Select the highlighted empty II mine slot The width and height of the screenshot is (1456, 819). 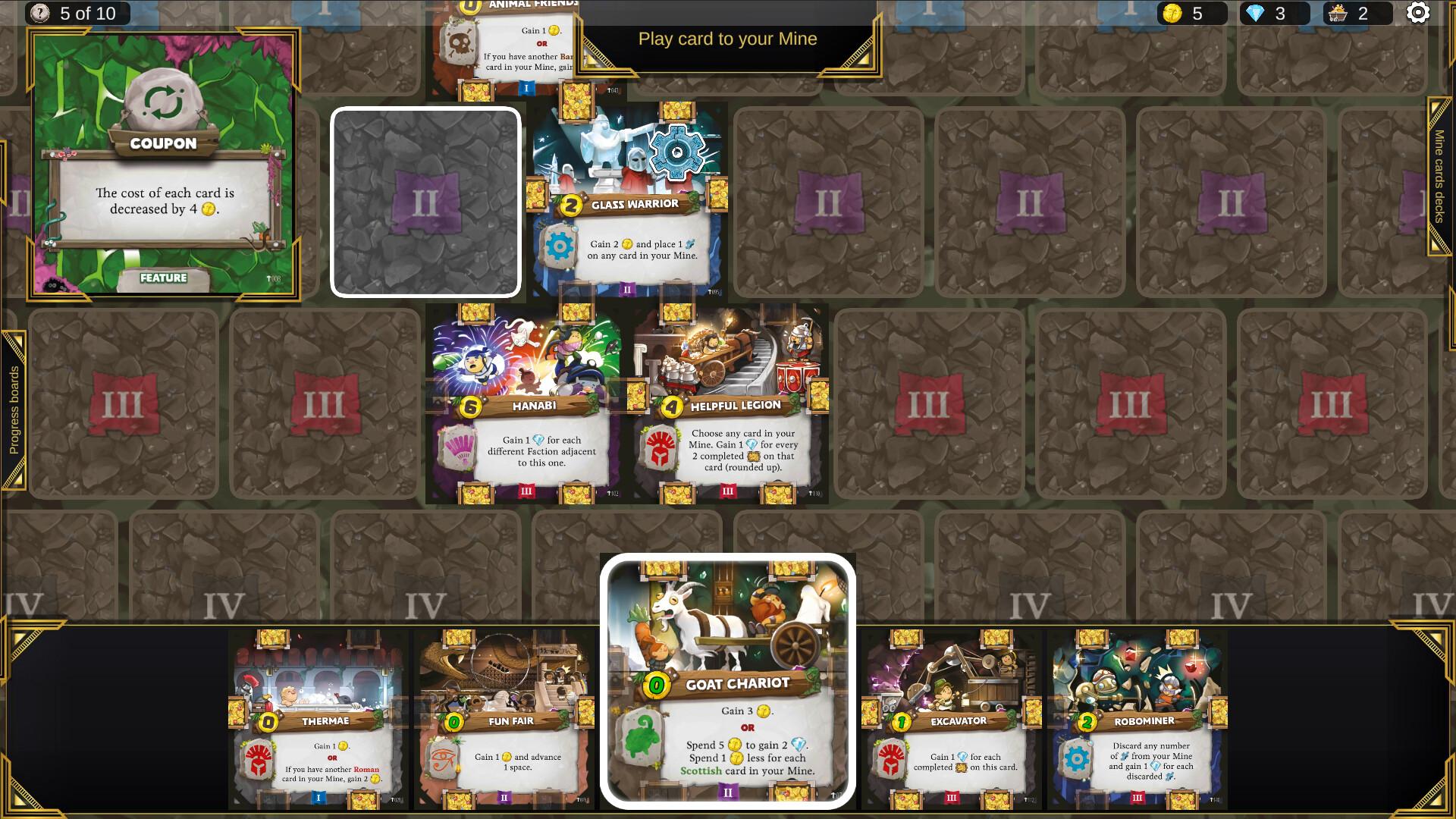[x=426, y=201]
